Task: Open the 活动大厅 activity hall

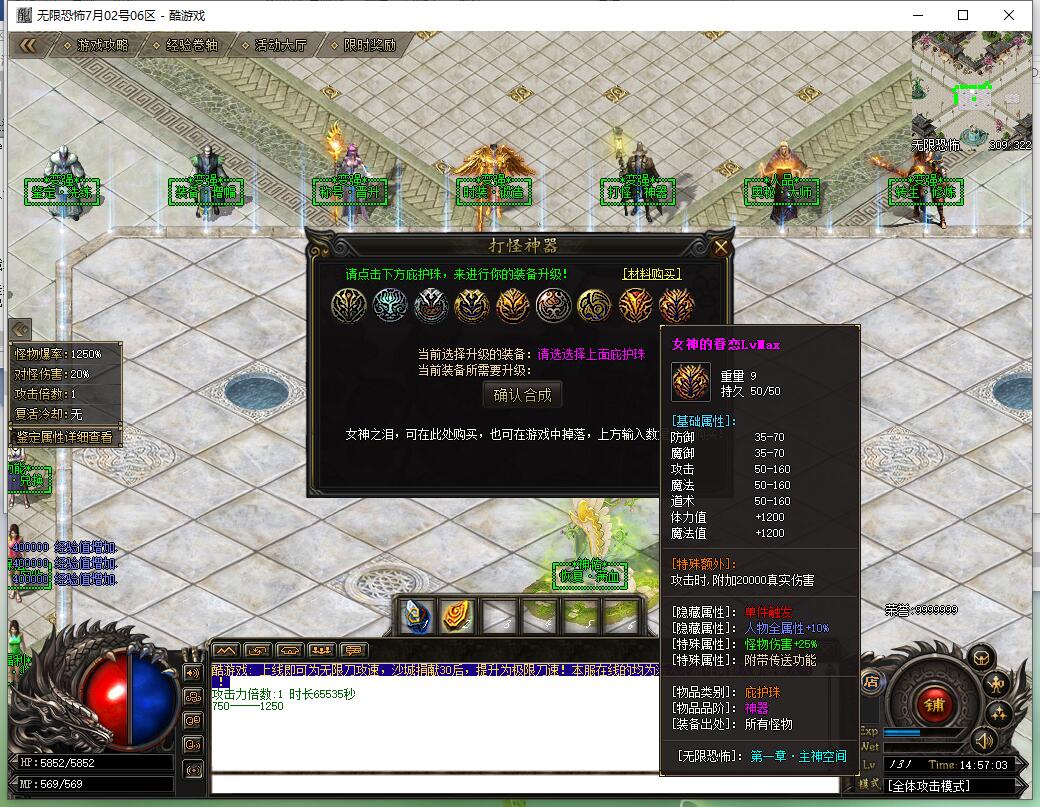Action: point(281,45)
